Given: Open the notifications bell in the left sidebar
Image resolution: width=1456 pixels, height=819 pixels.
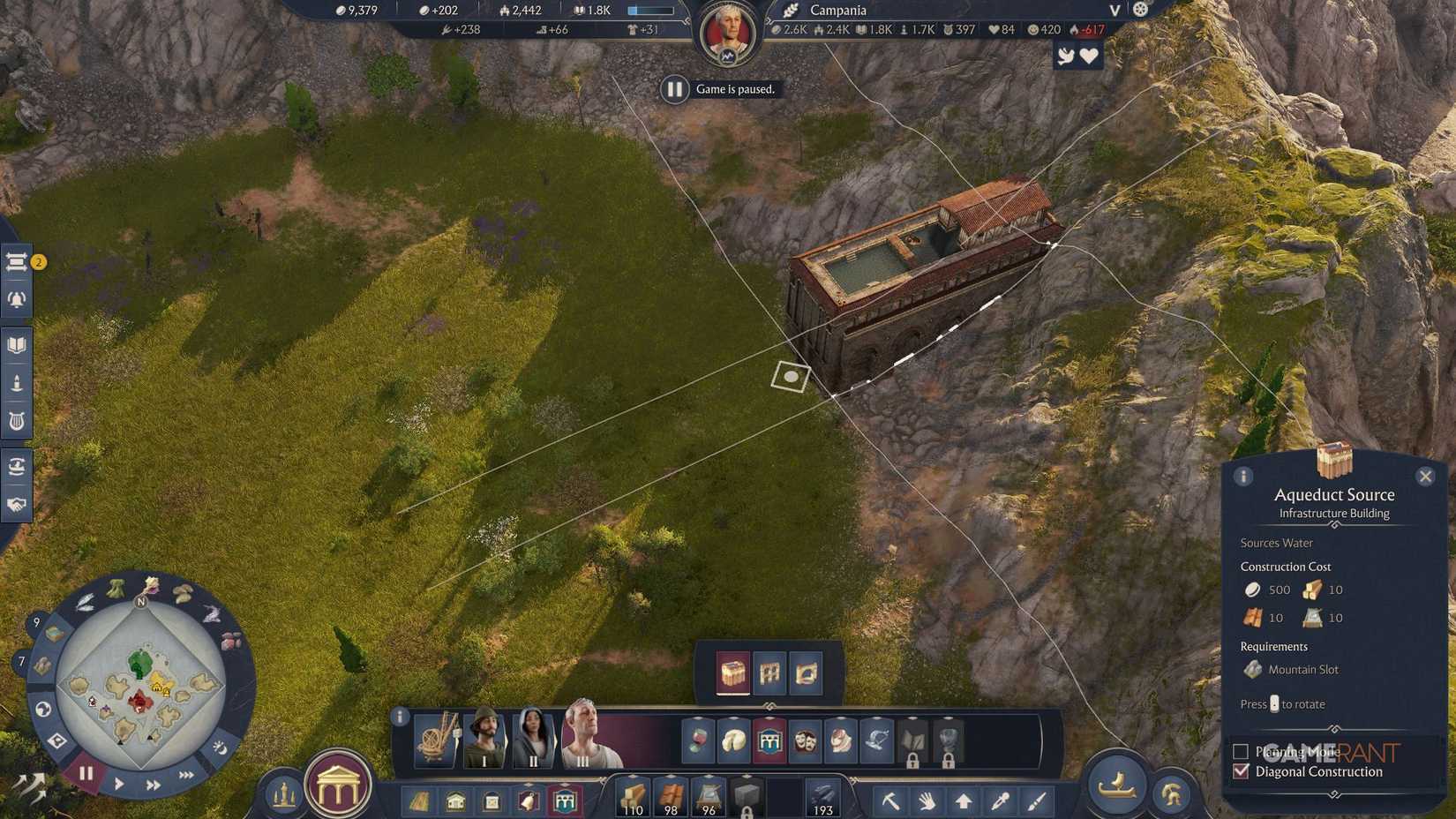Looking at the screenshot, I should 14,300.
